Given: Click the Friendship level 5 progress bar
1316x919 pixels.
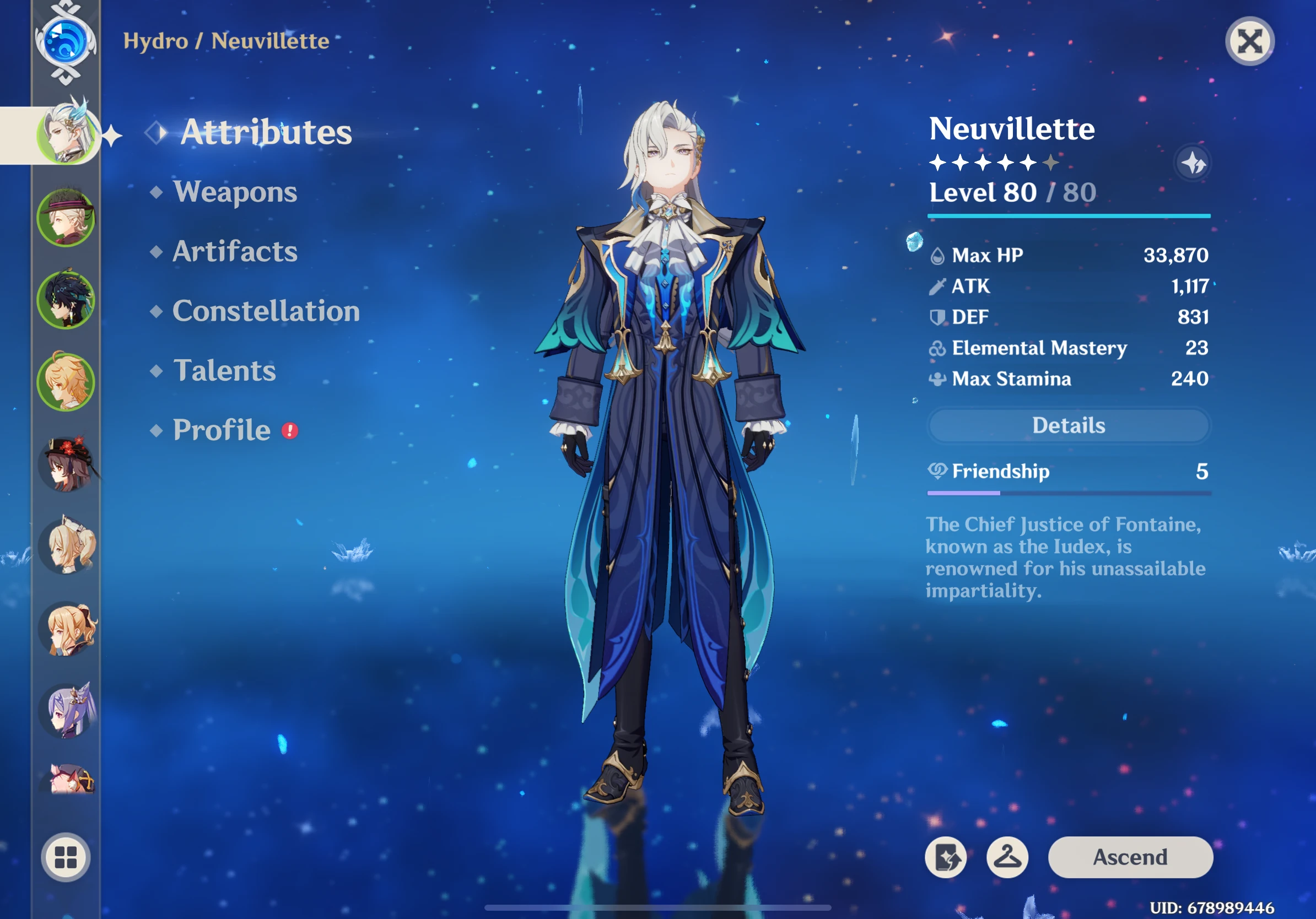Looking at the screenshot, I should pos(1069,493).
